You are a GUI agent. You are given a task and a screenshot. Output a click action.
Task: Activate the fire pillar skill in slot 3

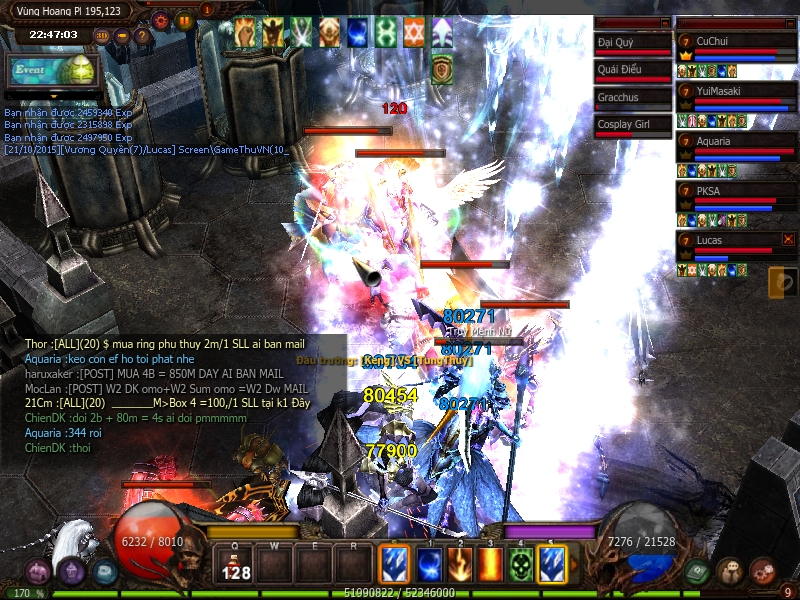[x=491, y=563]
